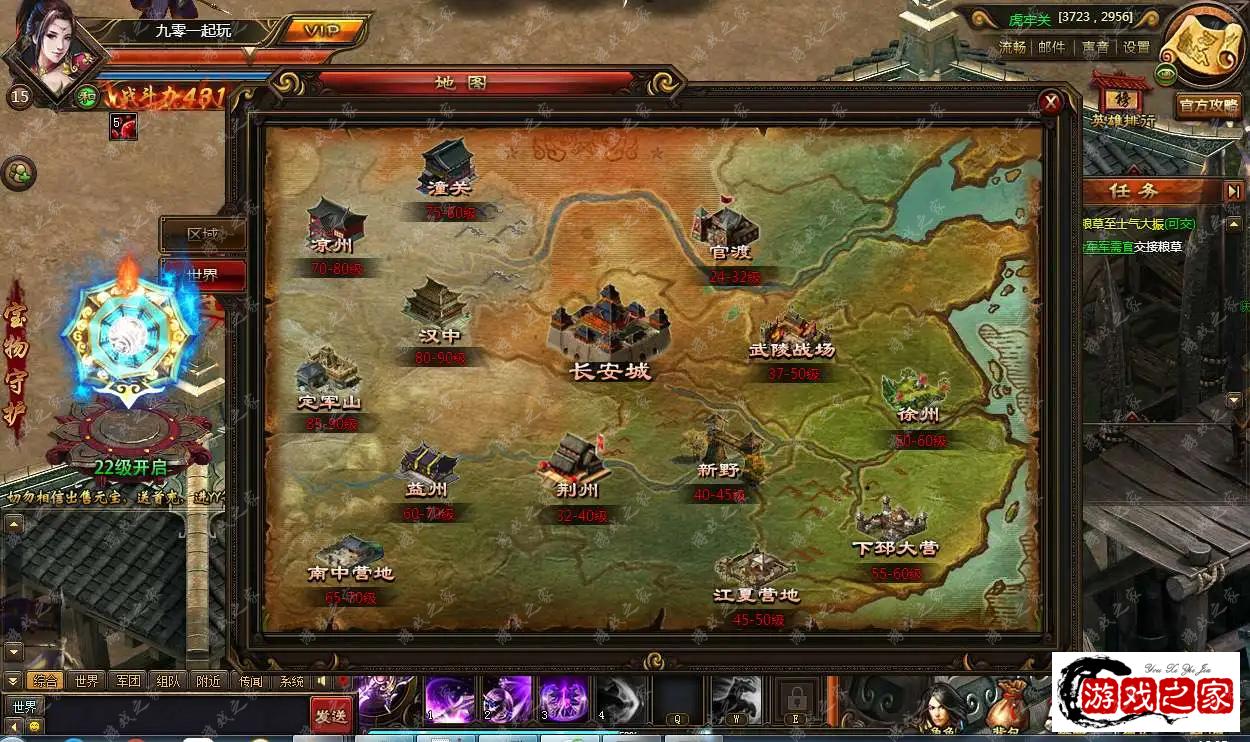Select the 官渡 location on the map
The height and width of the screenshot is (742, 1250).
[726, 232]
